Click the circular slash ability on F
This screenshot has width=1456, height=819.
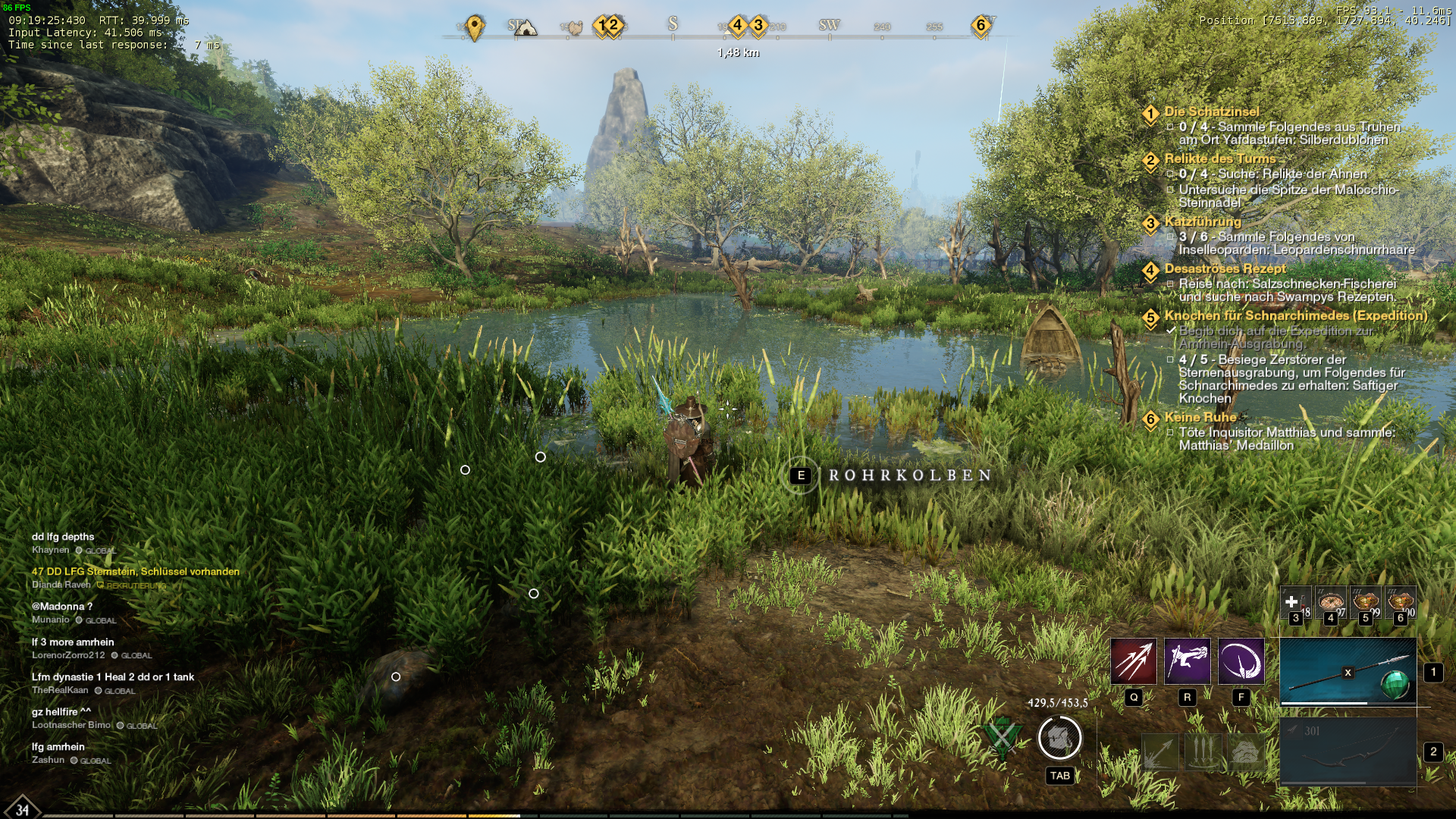[x=1241, y=661]
